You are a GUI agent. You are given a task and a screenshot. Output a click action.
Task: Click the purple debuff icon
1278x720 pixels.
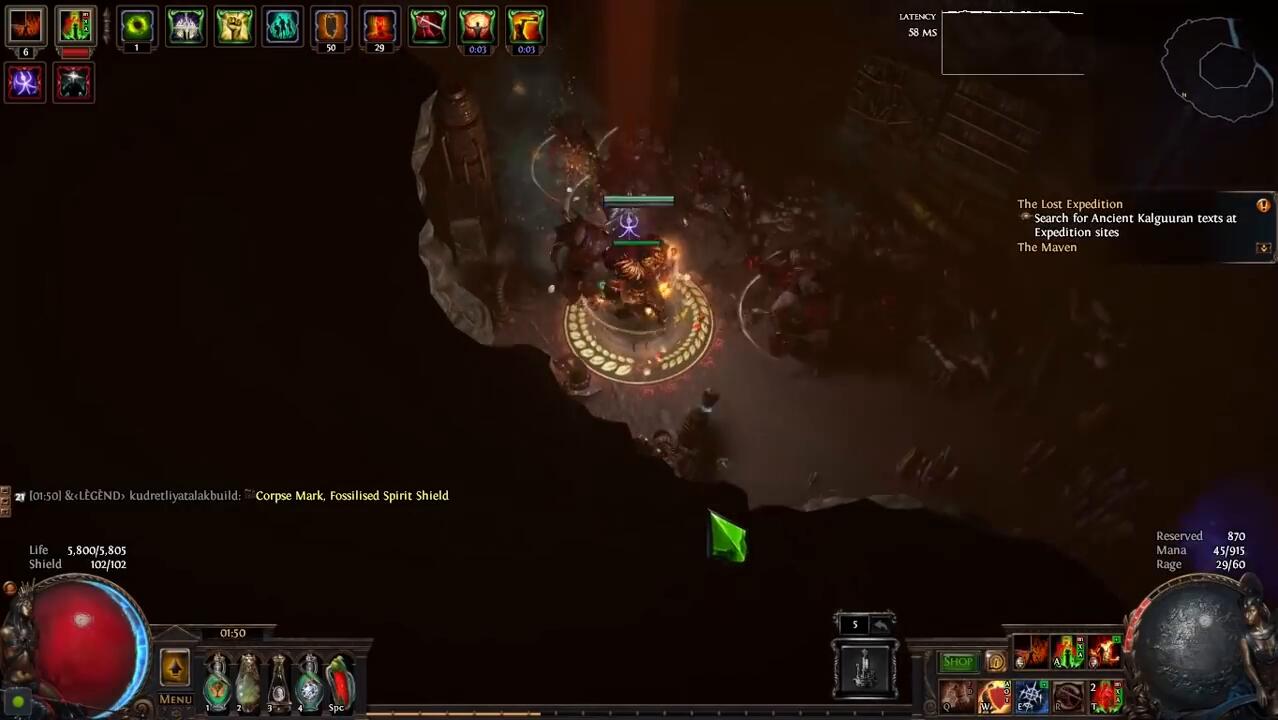25,82
